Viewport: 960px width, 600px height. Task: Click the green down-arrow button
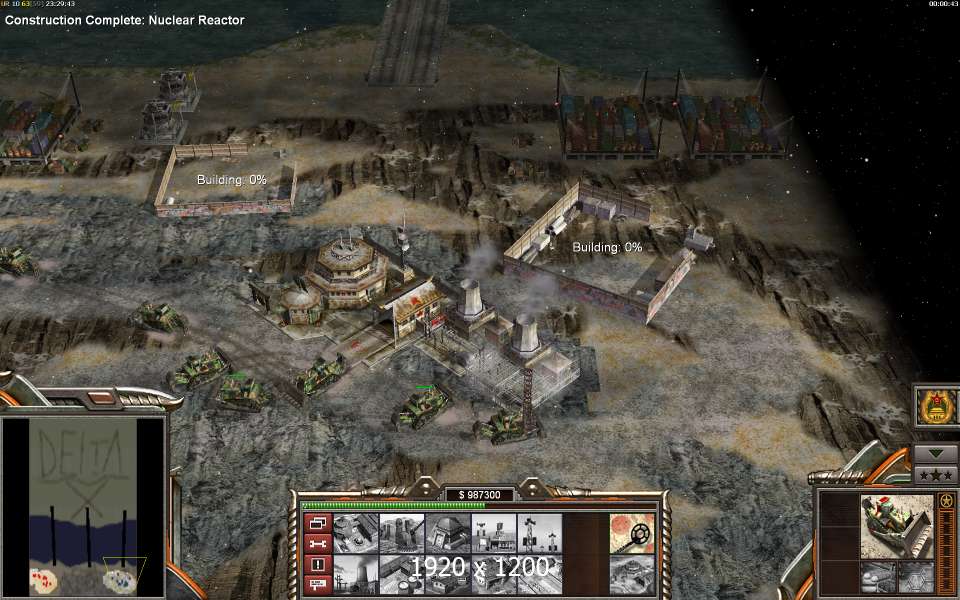(935, 454)
